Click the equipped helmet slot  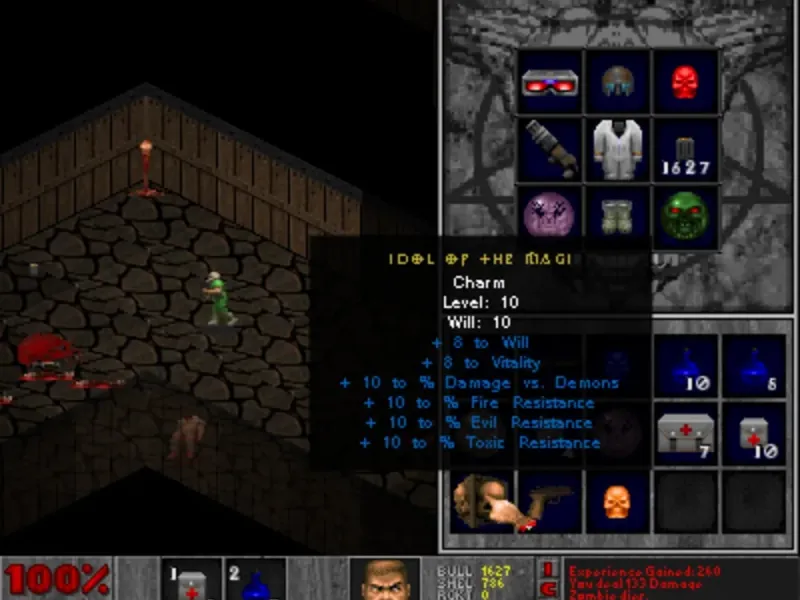pyautogui.click(x=618, y=82)
